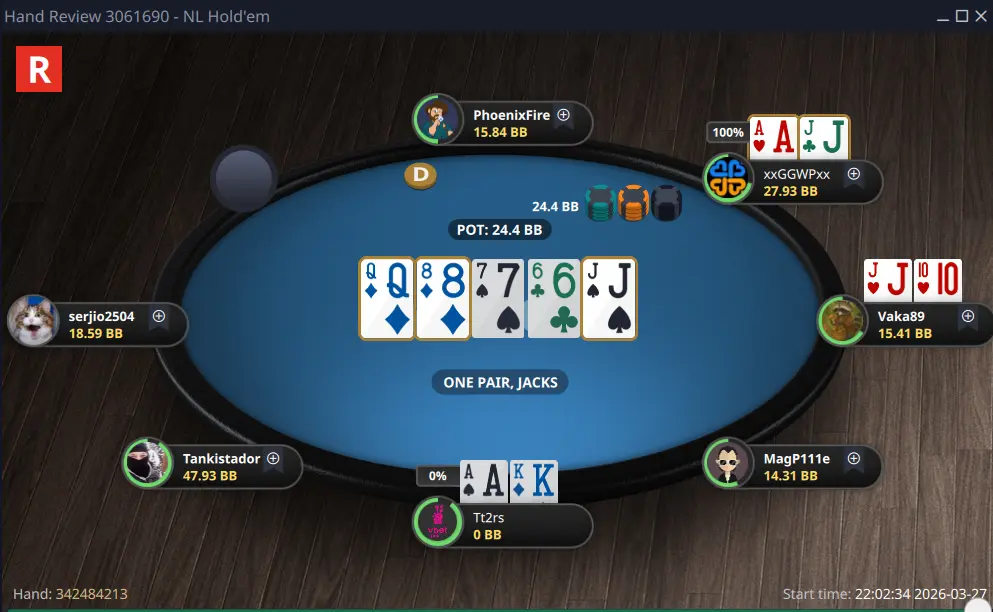Open xxGGWPxx's player avatar
The image size is (993, 612).
pyautogui.click(x=728, y=178)
